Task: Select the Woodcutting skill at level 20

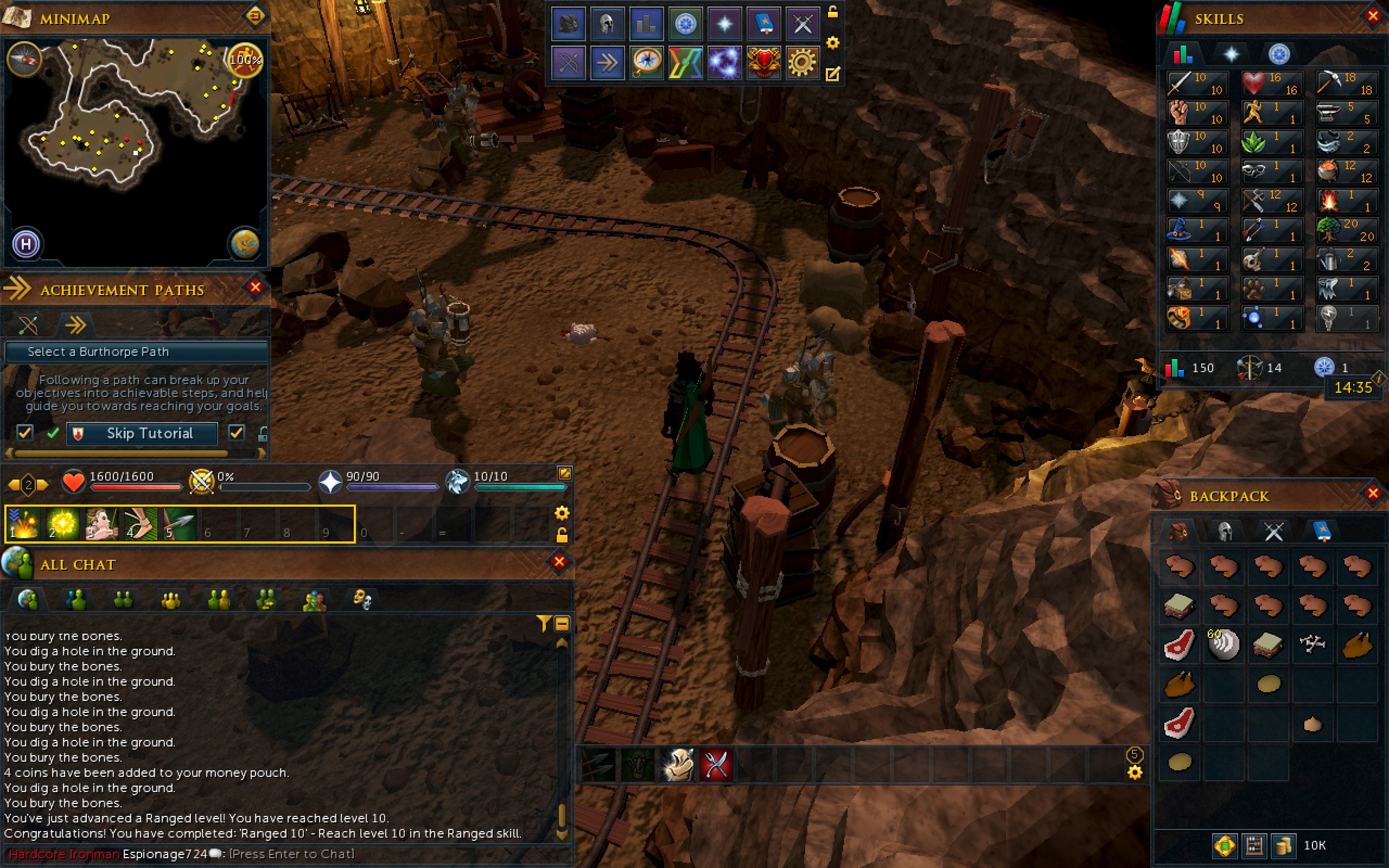Action: [1347, 229]
